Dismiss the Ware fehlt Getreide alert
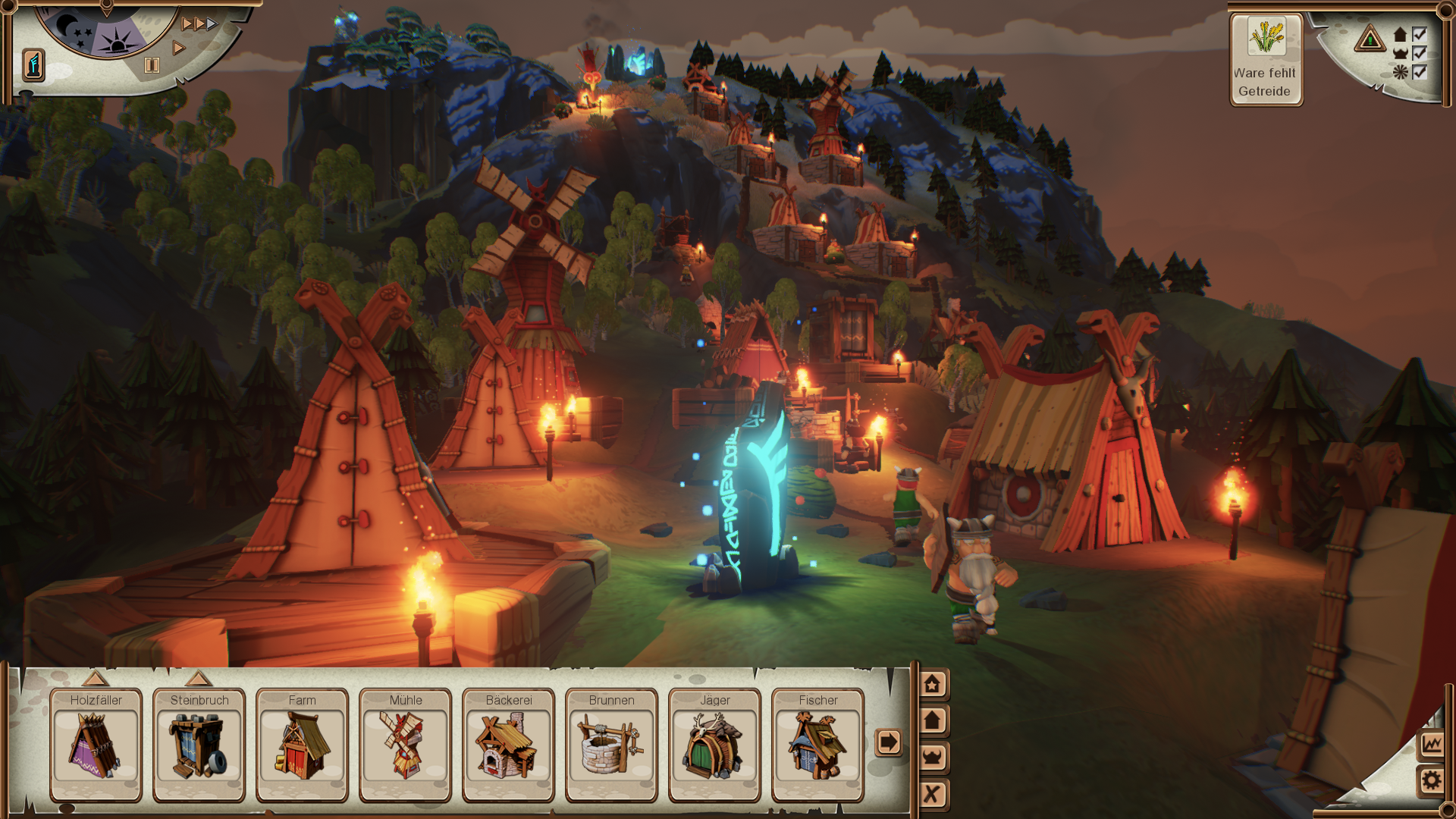1456x819 pixels. tap(1266, 57)
